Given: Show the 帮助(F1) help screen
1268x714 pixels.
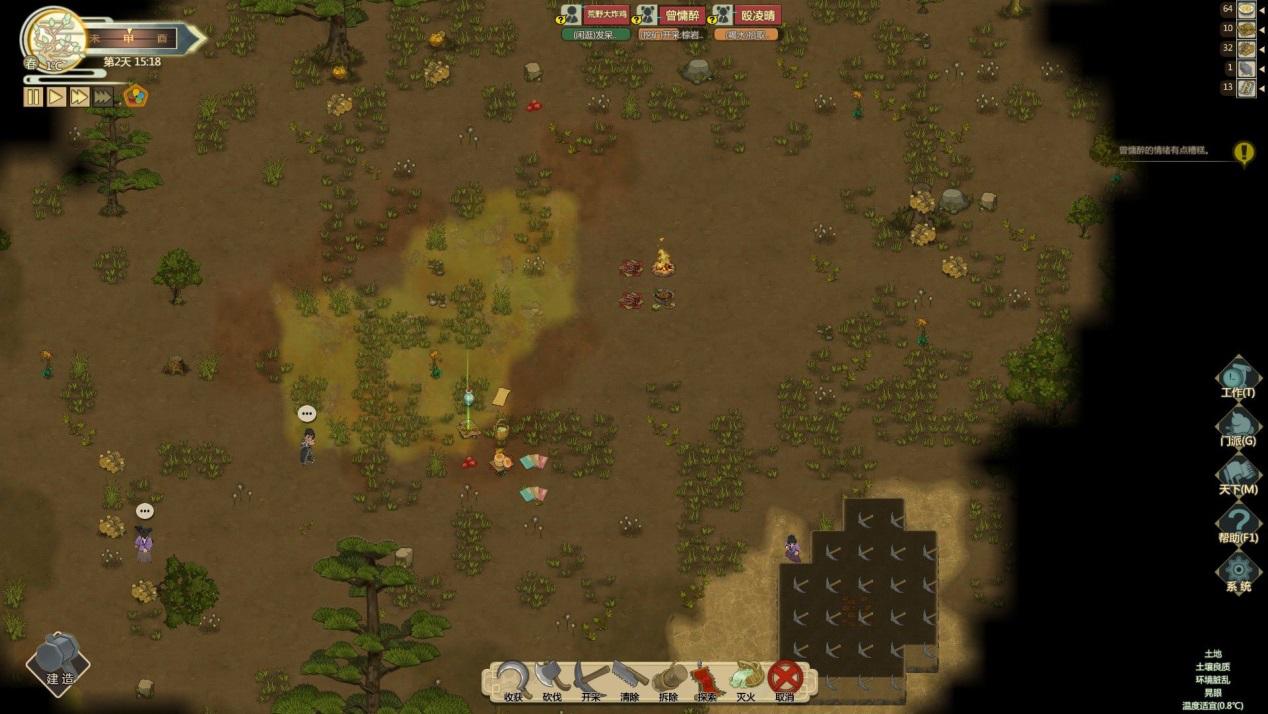Looking at the screenshot, I should [x=1238, y=523].
